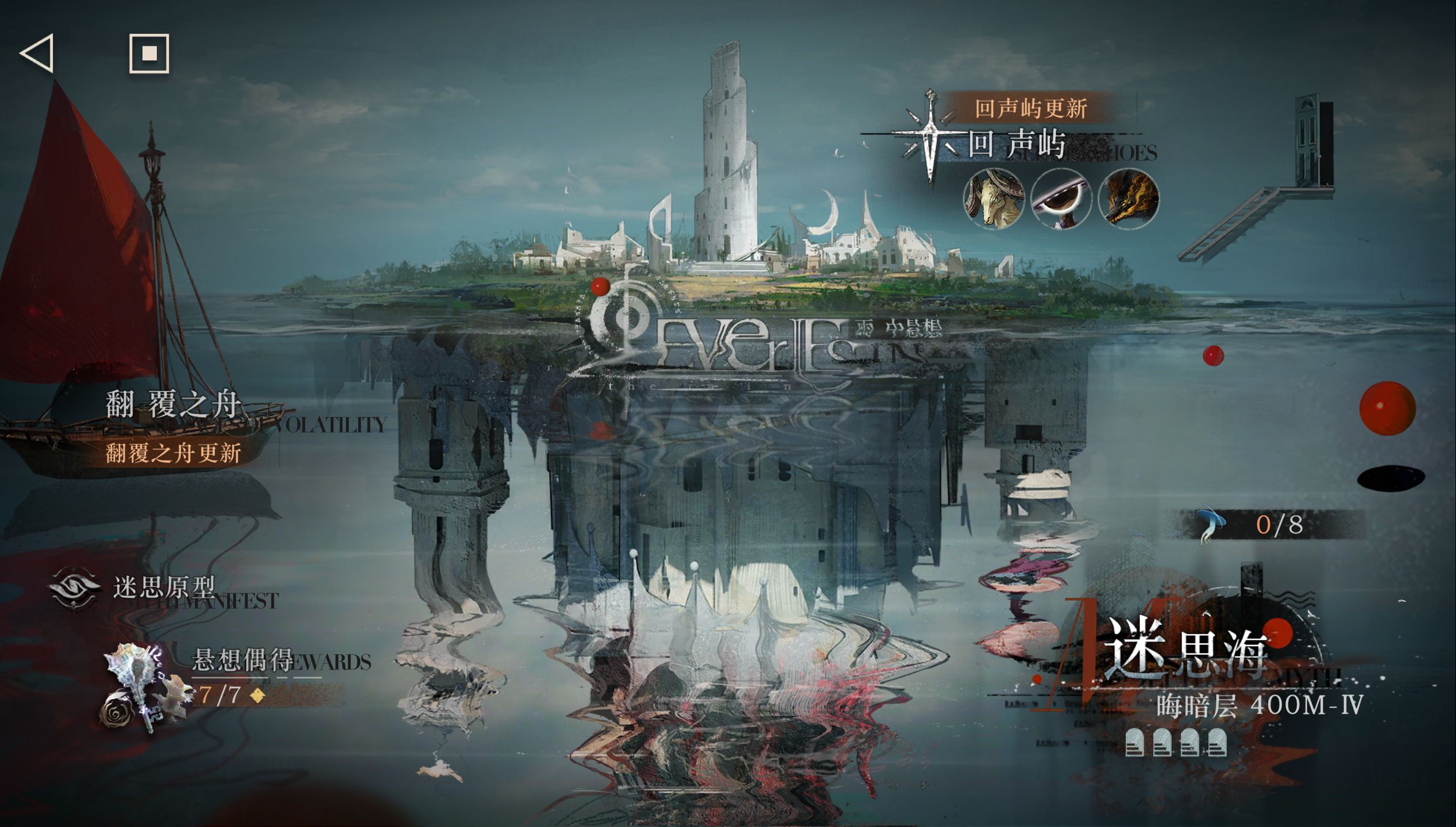
Task: Open the square home icon
Action: coord(149,53)
